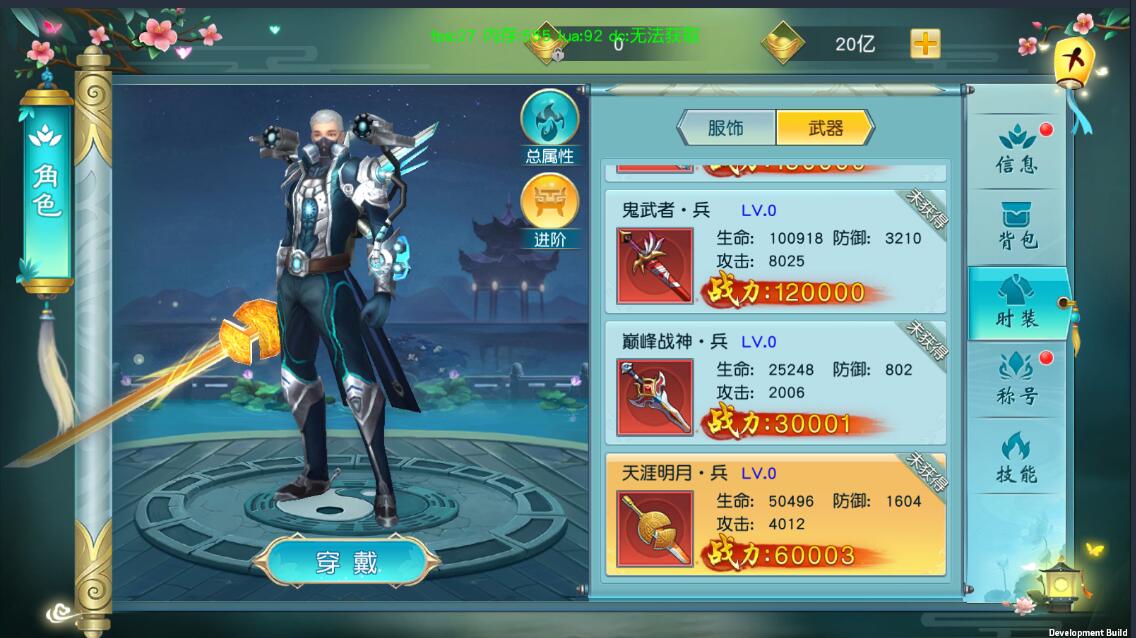Viewport: 1136px width, 638px height.
Task: Open the 背包 bag side tab
Action: (1016, 226)
